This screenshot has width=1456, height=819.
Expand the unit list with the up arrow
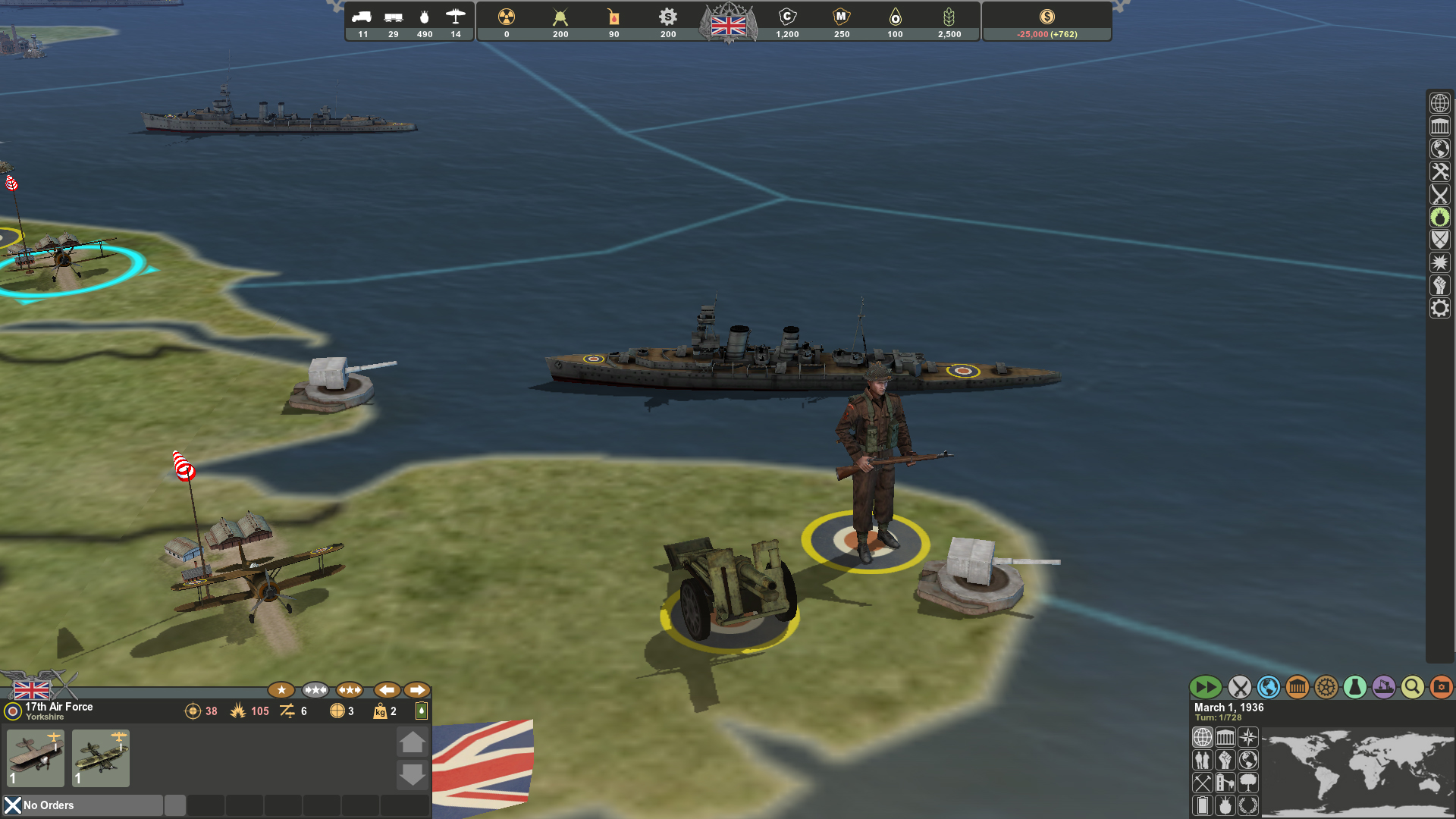click(x=413, y=742)
